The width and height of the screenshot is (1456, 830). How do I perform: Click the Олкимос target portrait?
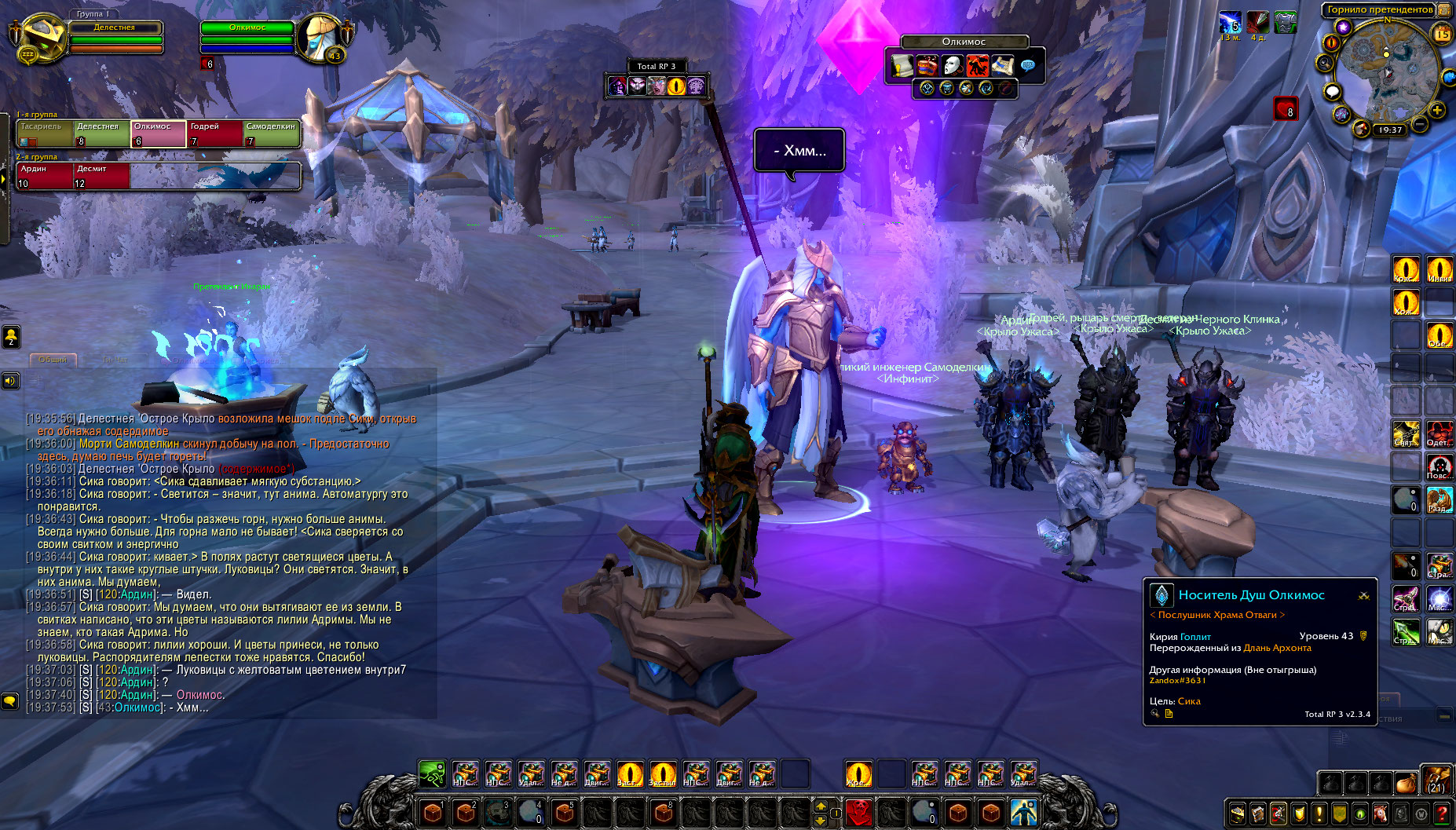point(320,38)
